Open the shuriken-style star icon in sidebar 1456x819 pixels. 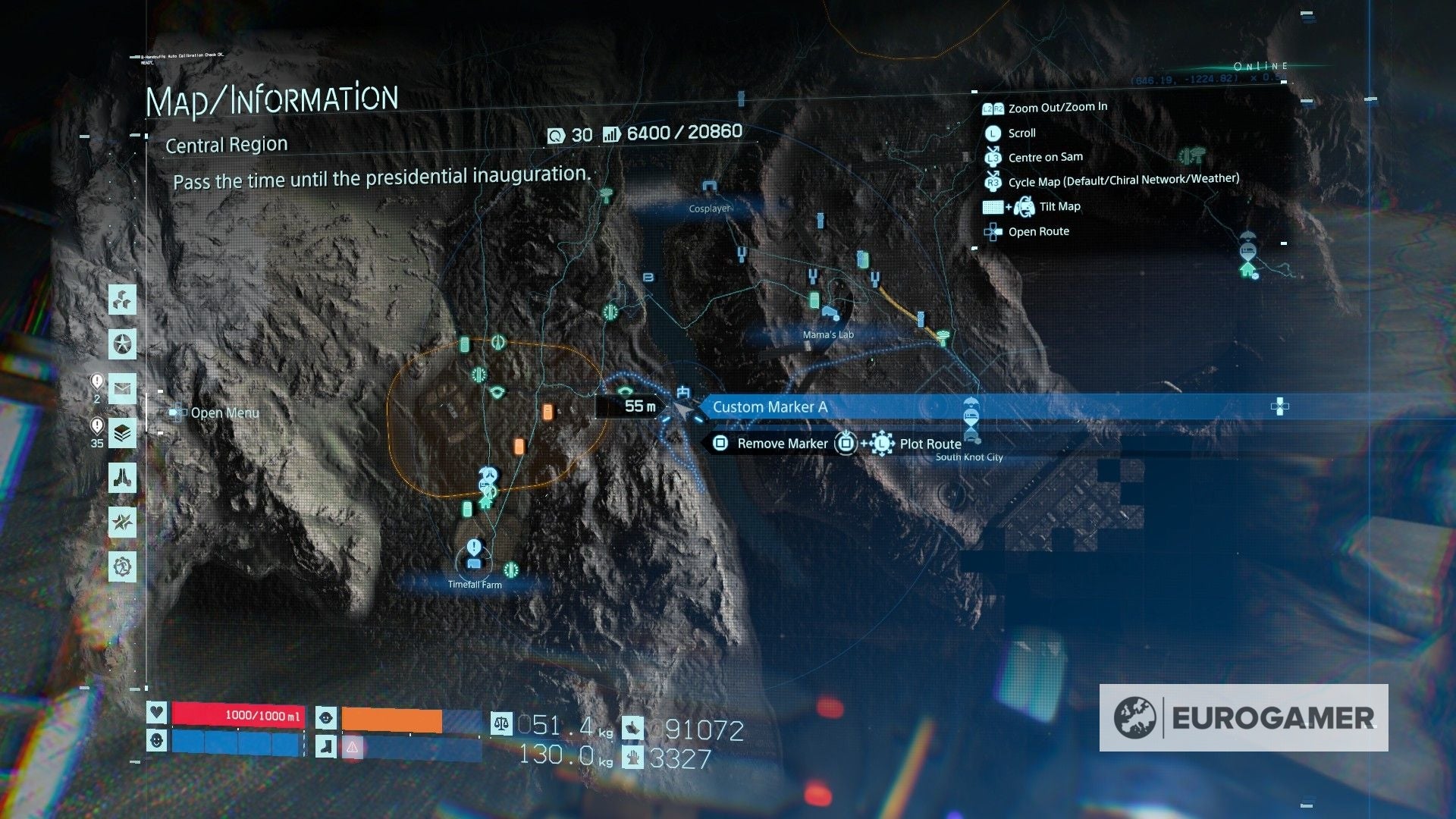122,522
